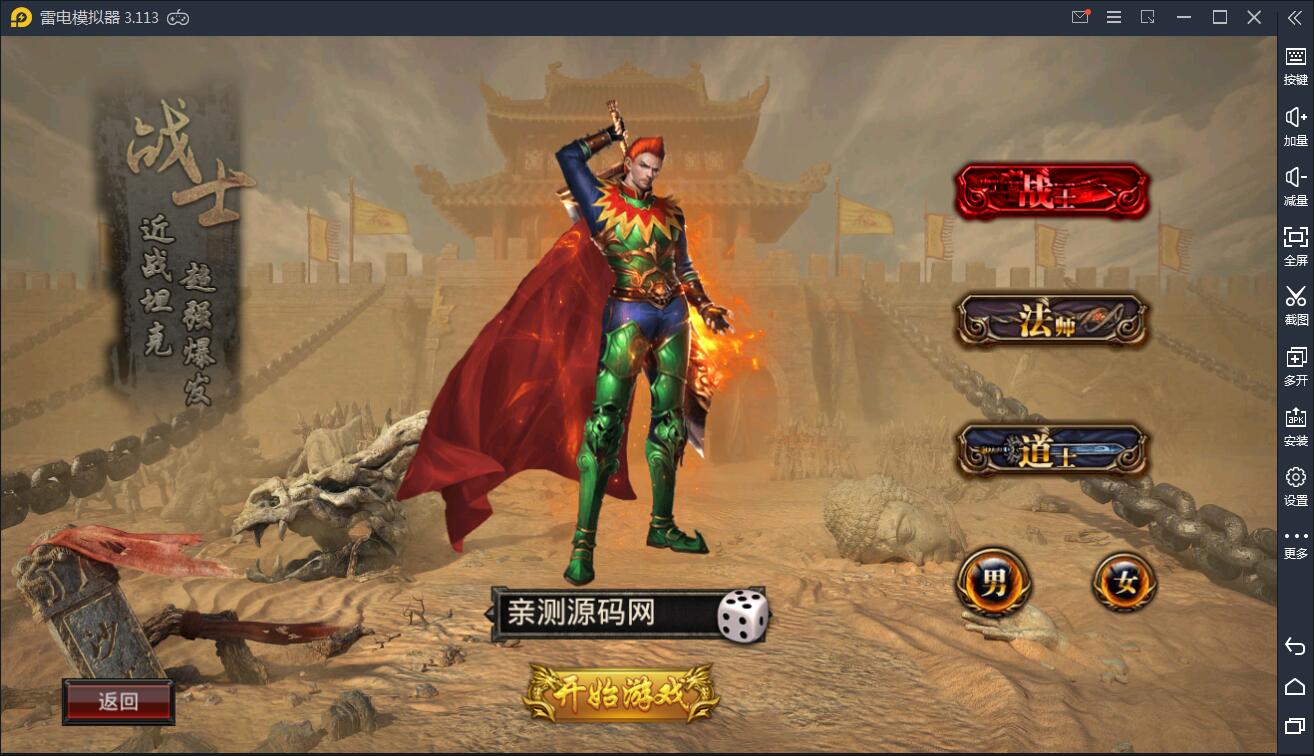
Task: Switch to the 法师 mage class
Action: [1051, 318]
